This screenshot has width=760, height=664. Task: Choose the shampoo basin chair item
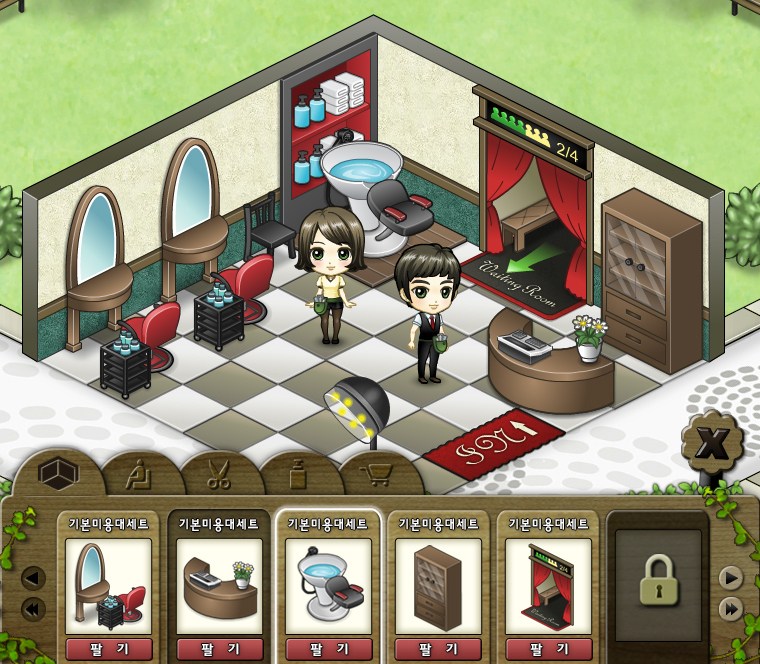328,586
